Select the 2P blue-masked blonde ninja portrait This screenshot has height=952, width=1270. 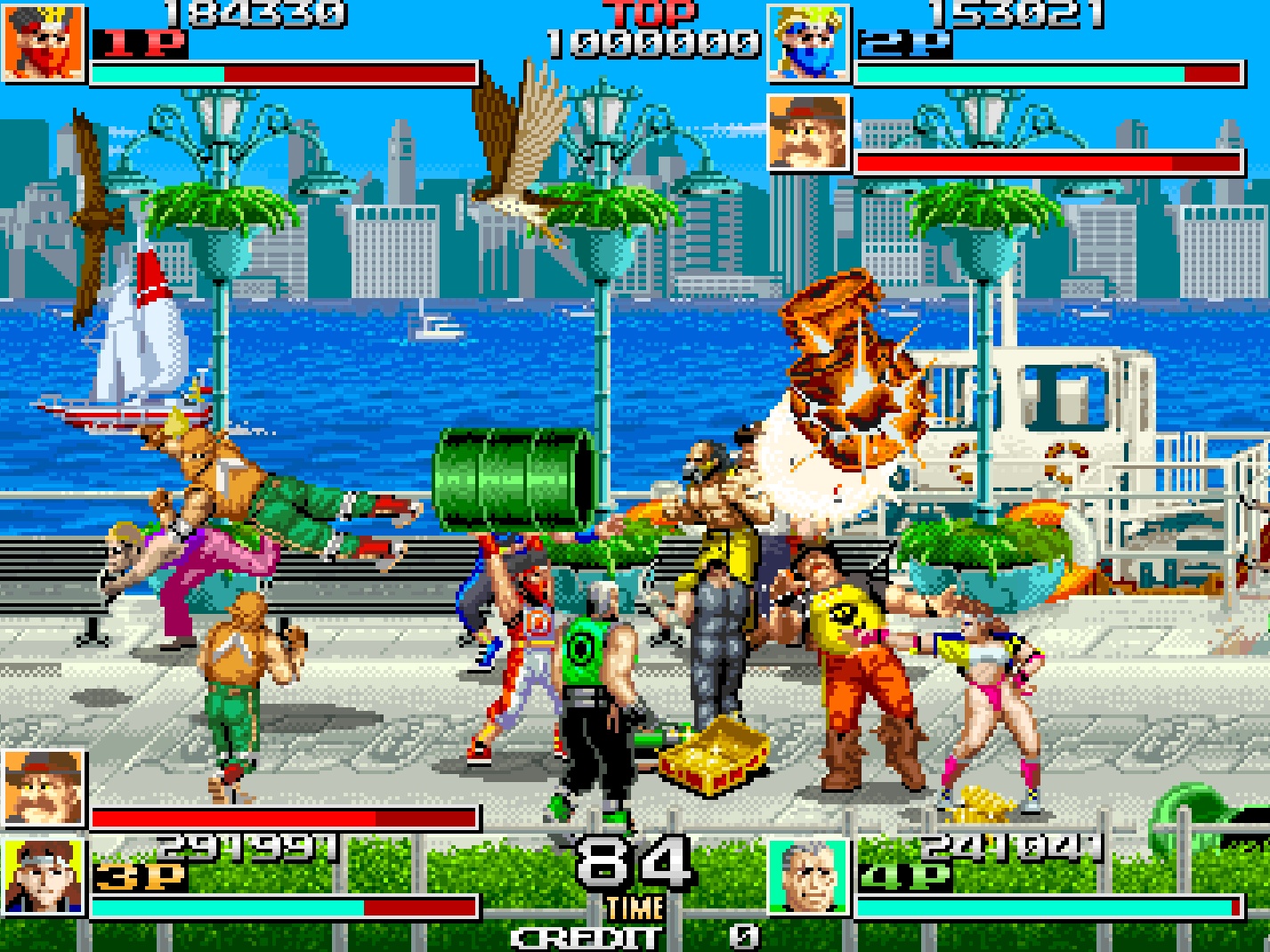click(808, 42)
